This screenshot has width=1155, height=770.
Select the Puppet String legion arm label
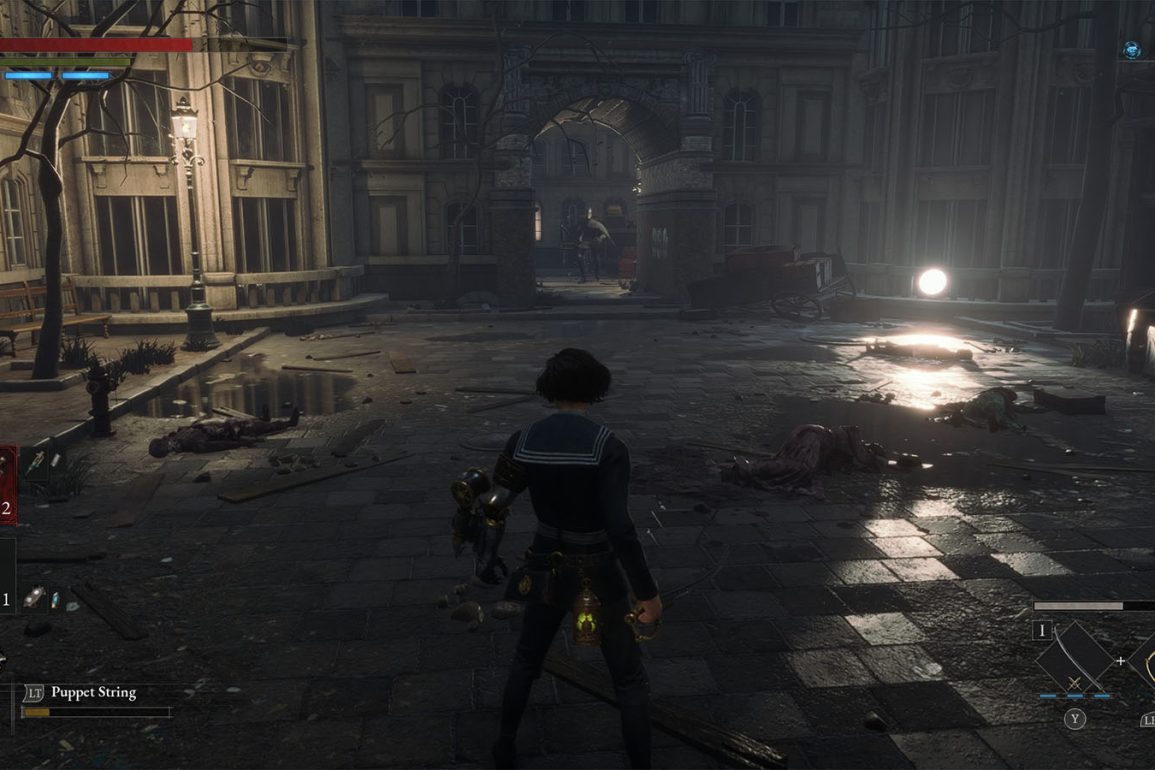tap(92, 692)
